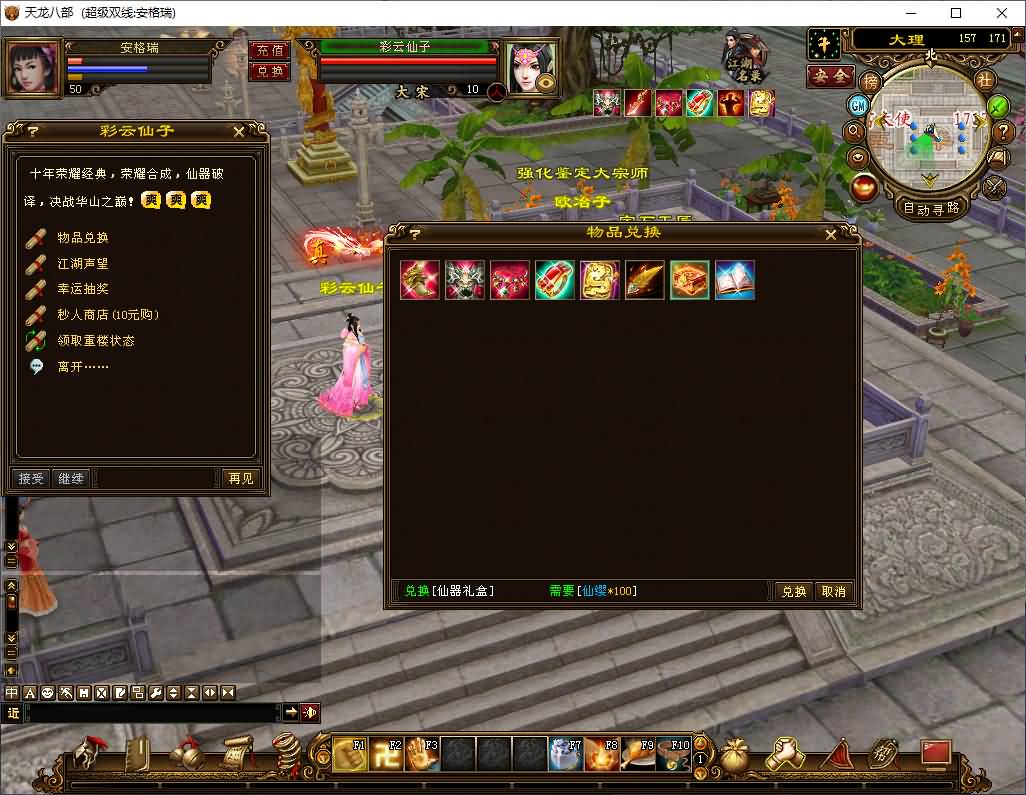Cancel the exchange with 取消 button
Image resolution: width=1026 pixels, height=795 pixels.
click(x=834, y=591)
